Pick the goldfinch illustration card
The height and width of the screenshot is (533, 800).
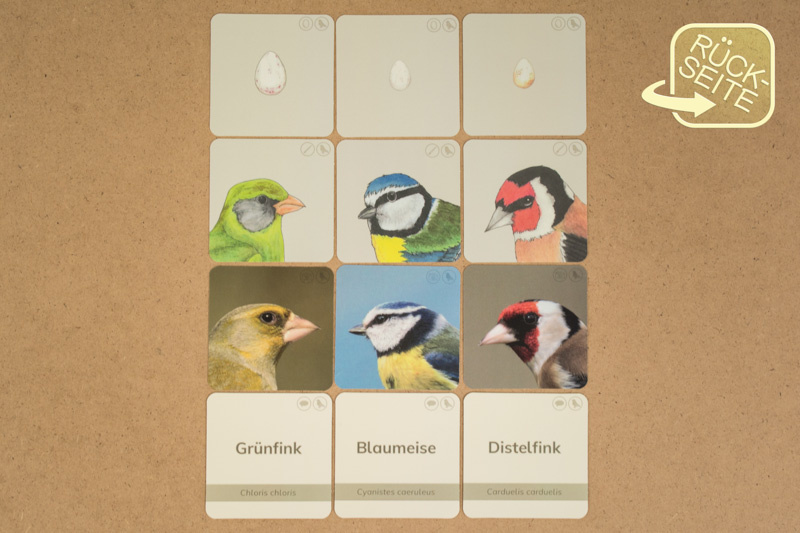click(x=525, y=201)
